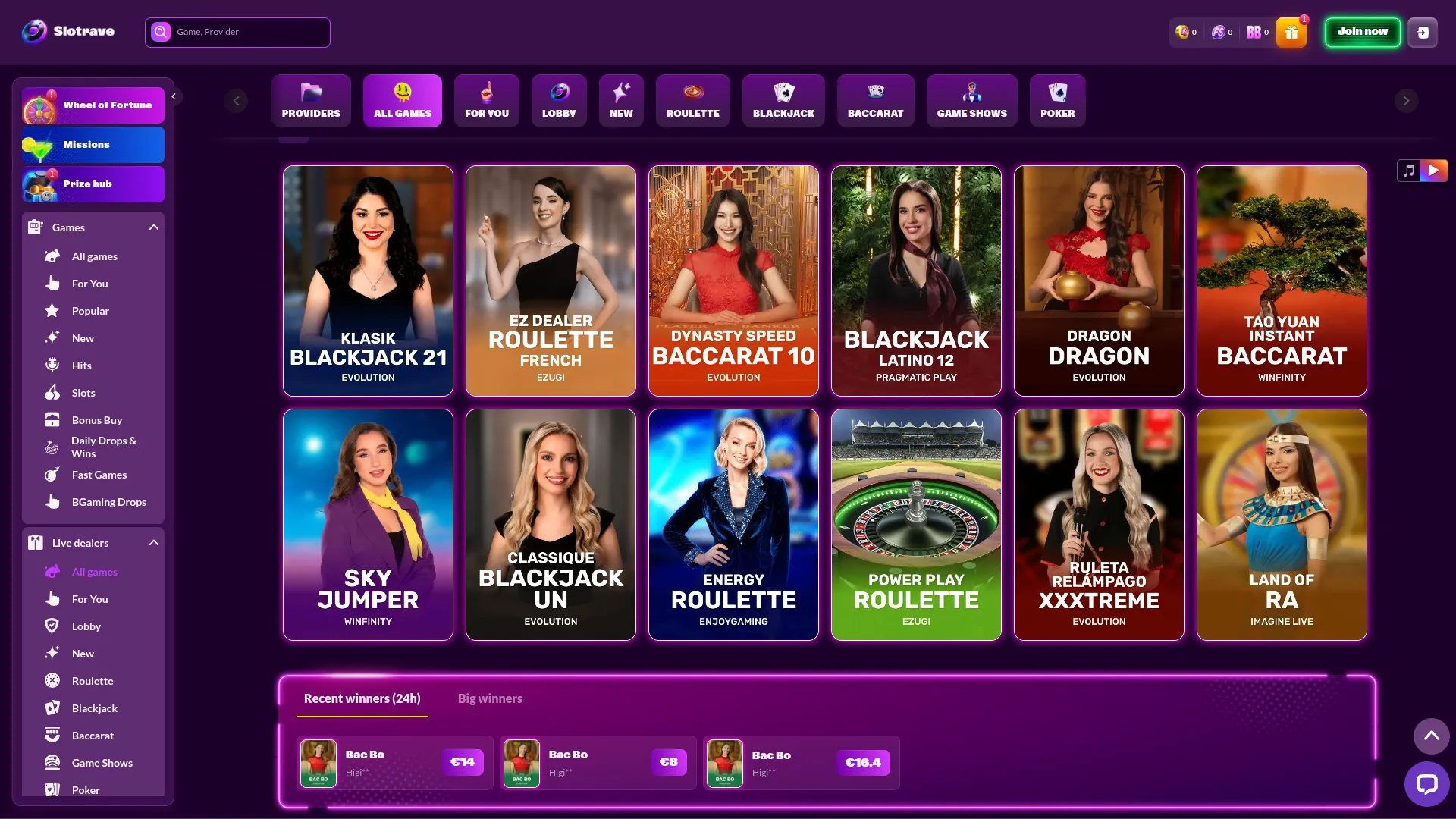Screen dimensions: 1456x819
Task: Switch to the Big winners tab
Action: click(x=490, y=698)
